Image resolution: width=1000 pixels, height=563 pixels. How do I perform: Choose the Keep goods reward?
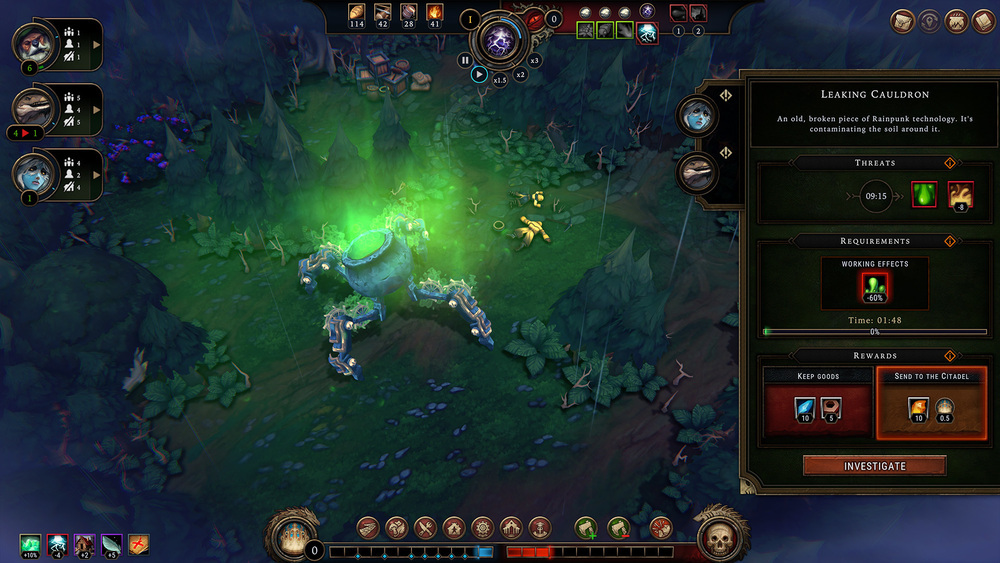click(x=816, y=404)
